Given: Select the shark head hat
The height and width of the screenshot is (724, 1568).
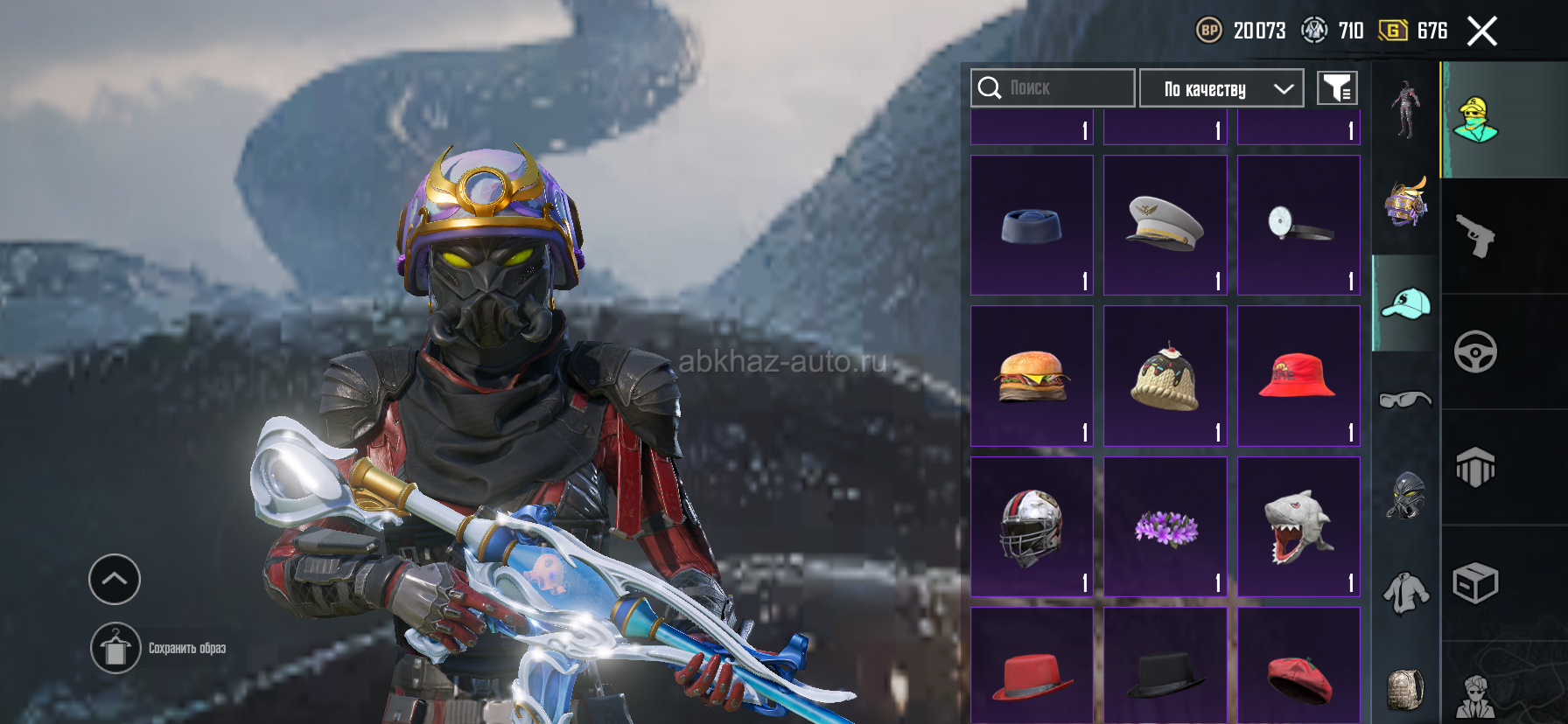Looking at the screenshot, I should (x=1298, y=527).
